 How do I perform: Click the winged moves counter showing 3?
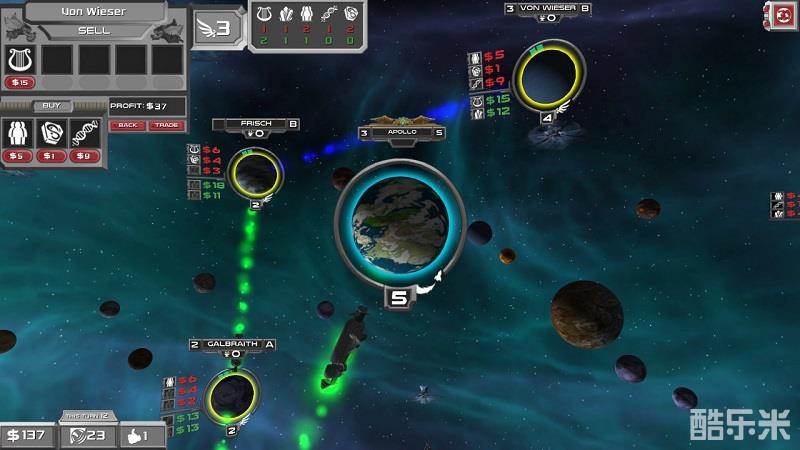[217, 26]
